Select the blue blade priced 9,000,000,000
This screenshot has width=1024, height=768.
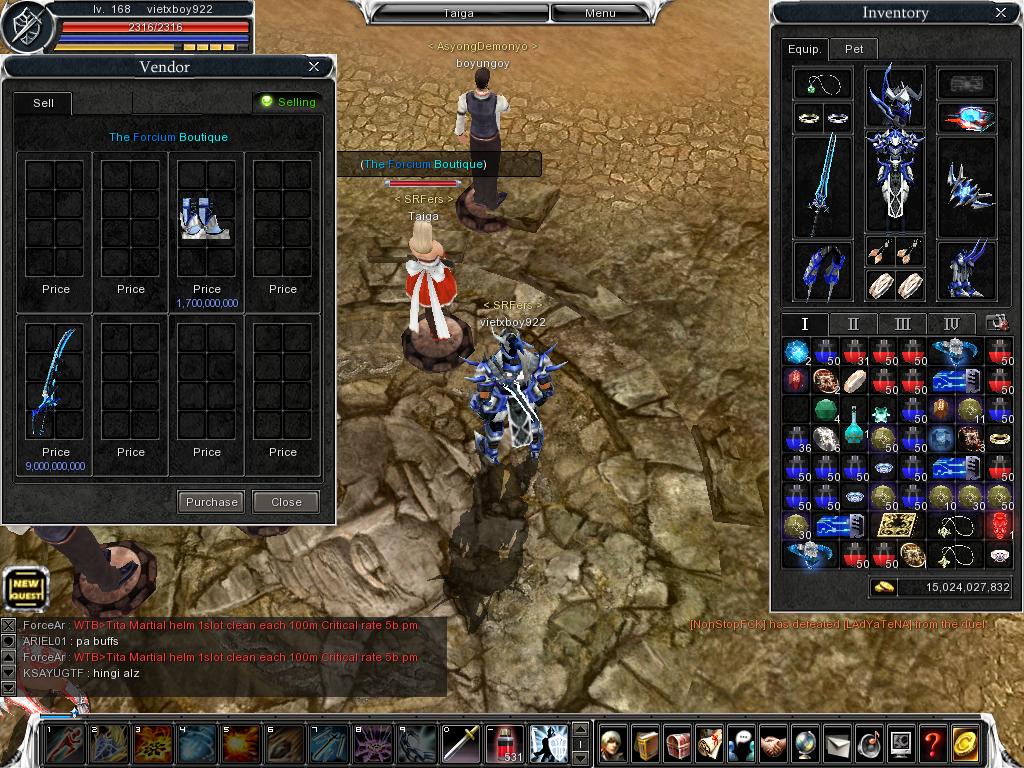55,382
